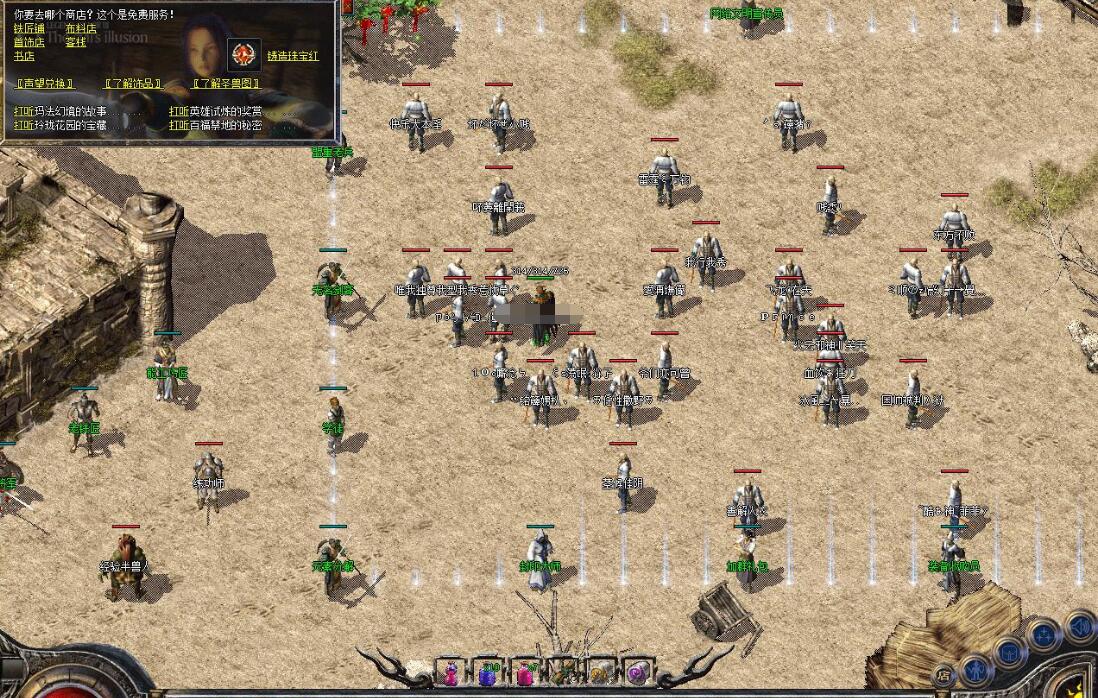Select the 铸造珠宝红 text link
The width and height of the screenshot is (1098, 698).
pyautogui.click(x=292, y=56)
